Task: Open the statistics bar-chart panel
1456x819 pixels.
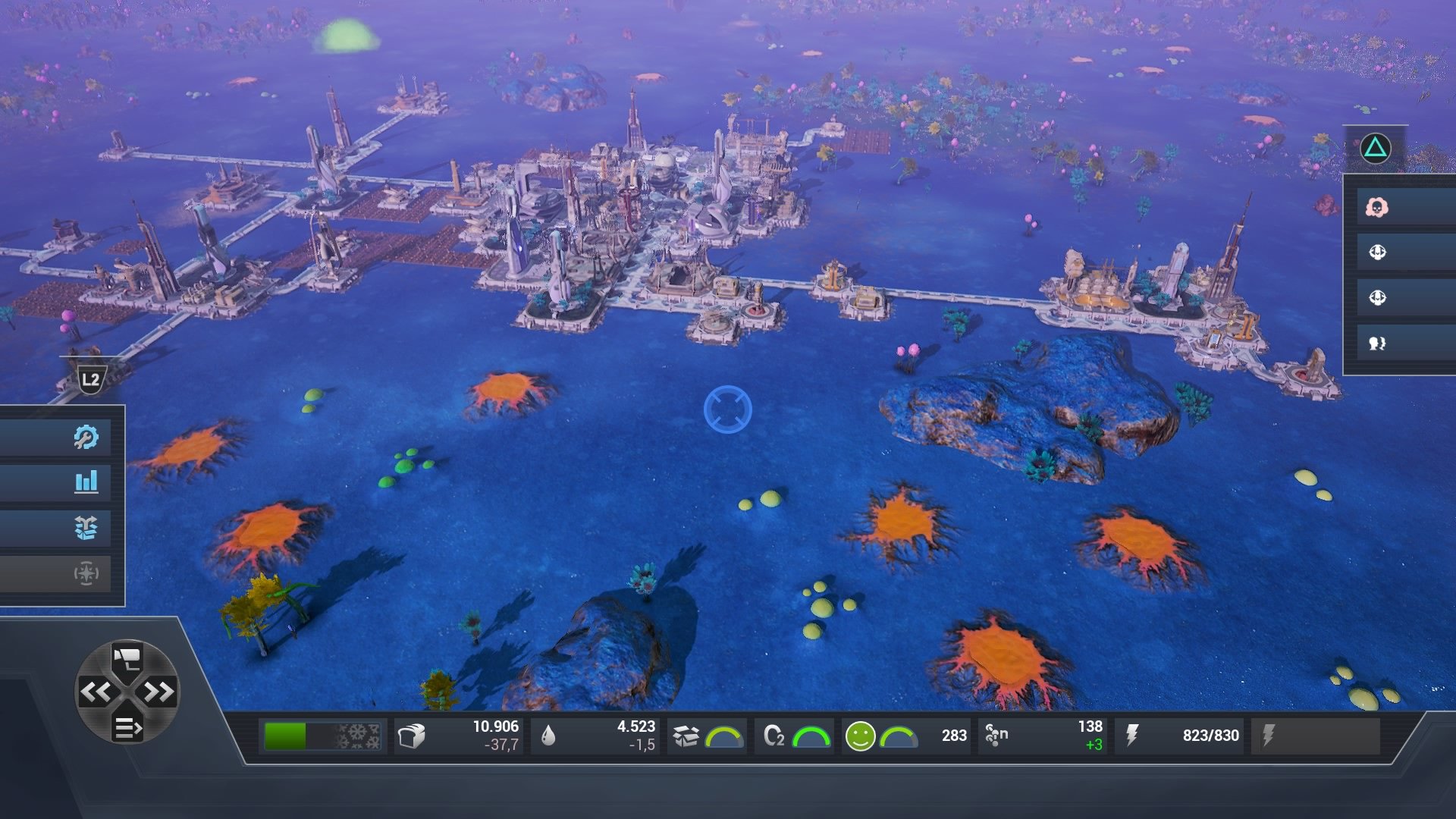Action: point(86,482)
